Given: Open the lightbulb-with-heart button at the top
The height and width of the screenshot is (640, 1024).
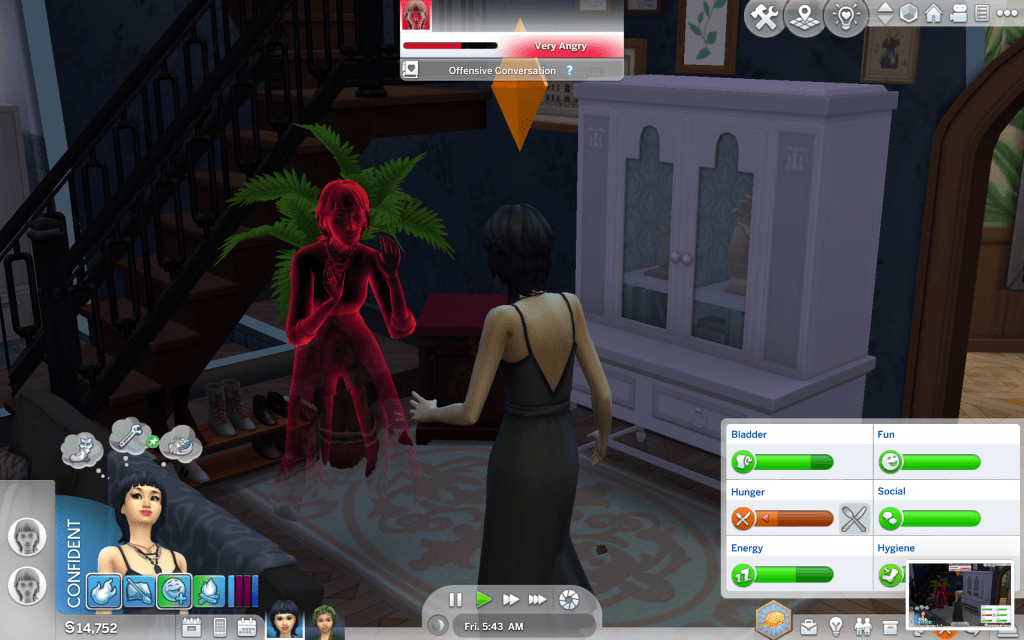Looking at the screenshot, I should (x=846, y=17).
